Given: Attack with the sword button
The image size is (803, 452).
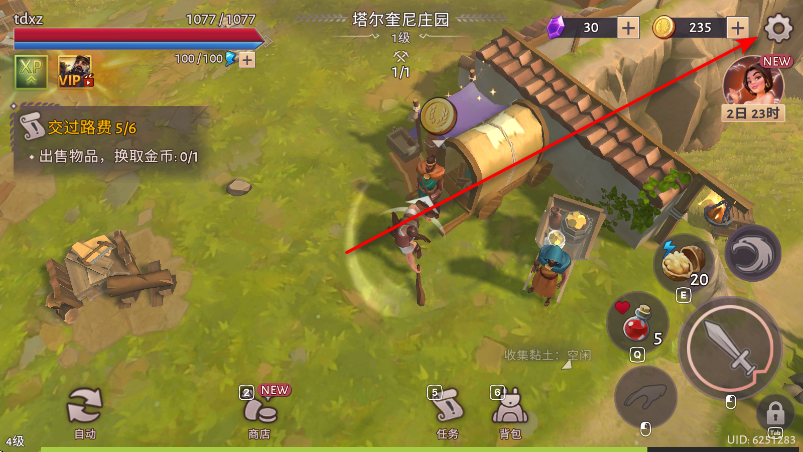Looking at the screenshot, I should 730,348.
